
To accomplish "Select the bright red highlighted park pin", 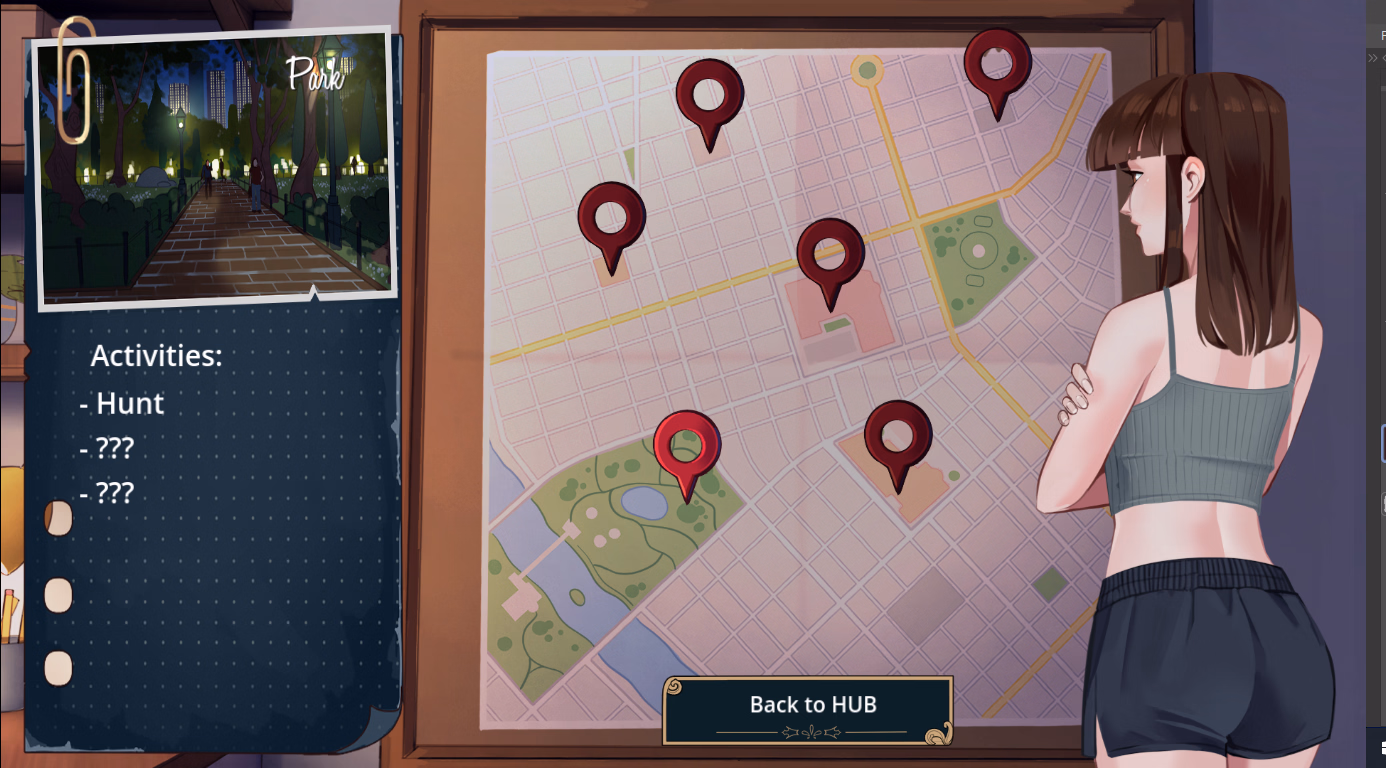I will coord(687,447).
